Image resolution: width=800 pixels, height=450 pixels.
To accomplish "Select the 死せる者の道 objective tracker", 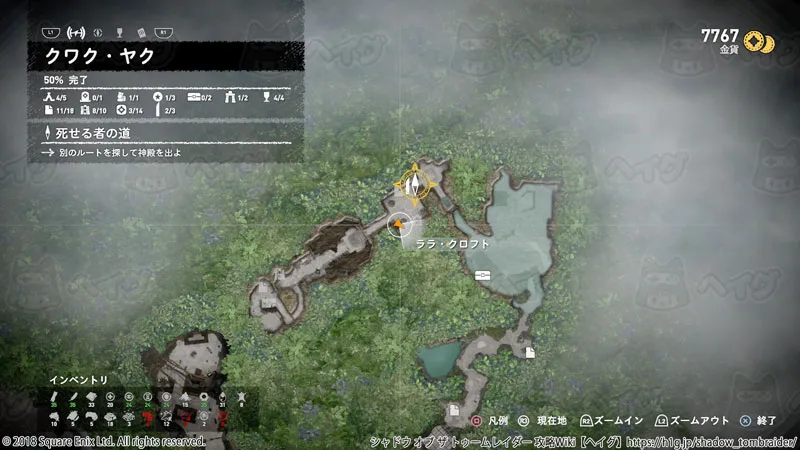I will (x=95, y=132).
